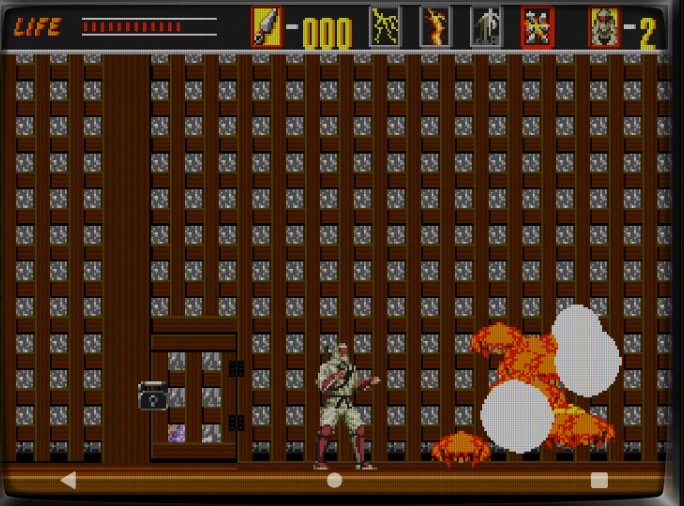Viewport: 684px width, 506px height.
Task: Activate the fire dragon ninjutsu icon
Action: (x=435, y=27)
